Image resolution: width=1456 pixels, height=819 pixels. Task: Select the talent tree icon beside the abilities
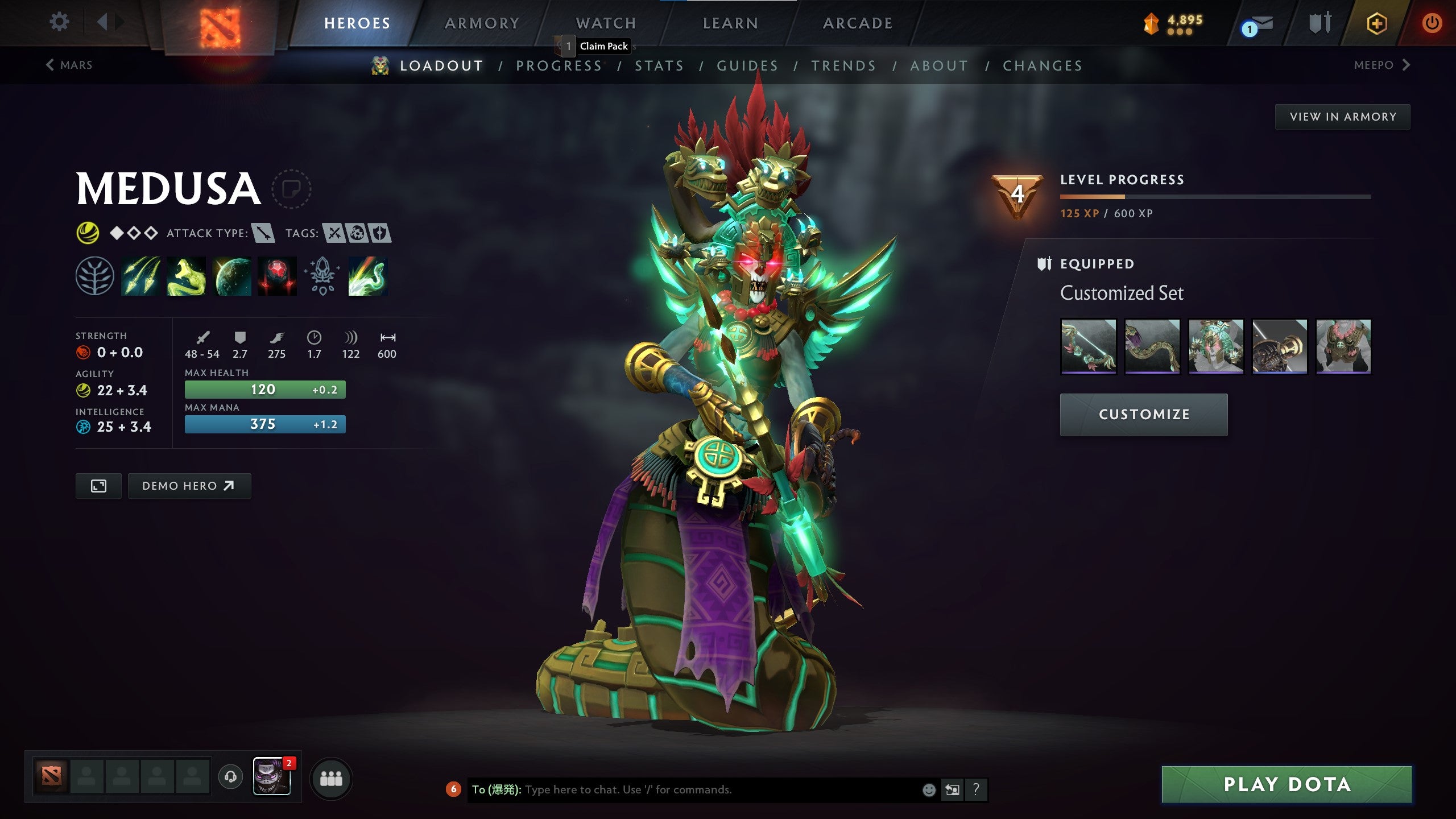click(94, 277)
